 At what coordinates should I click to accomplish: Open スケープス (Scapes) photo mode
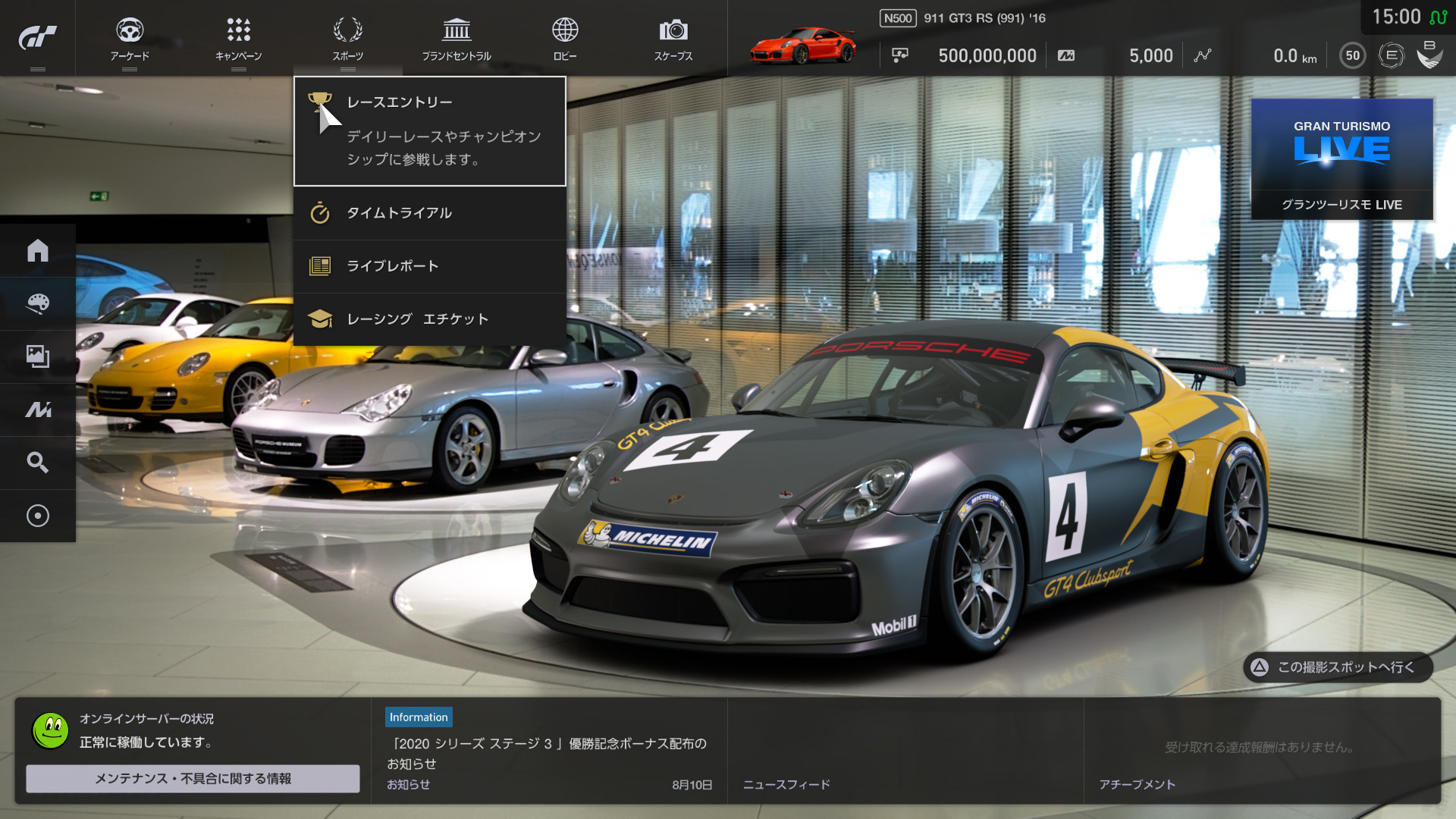[673, 39]
